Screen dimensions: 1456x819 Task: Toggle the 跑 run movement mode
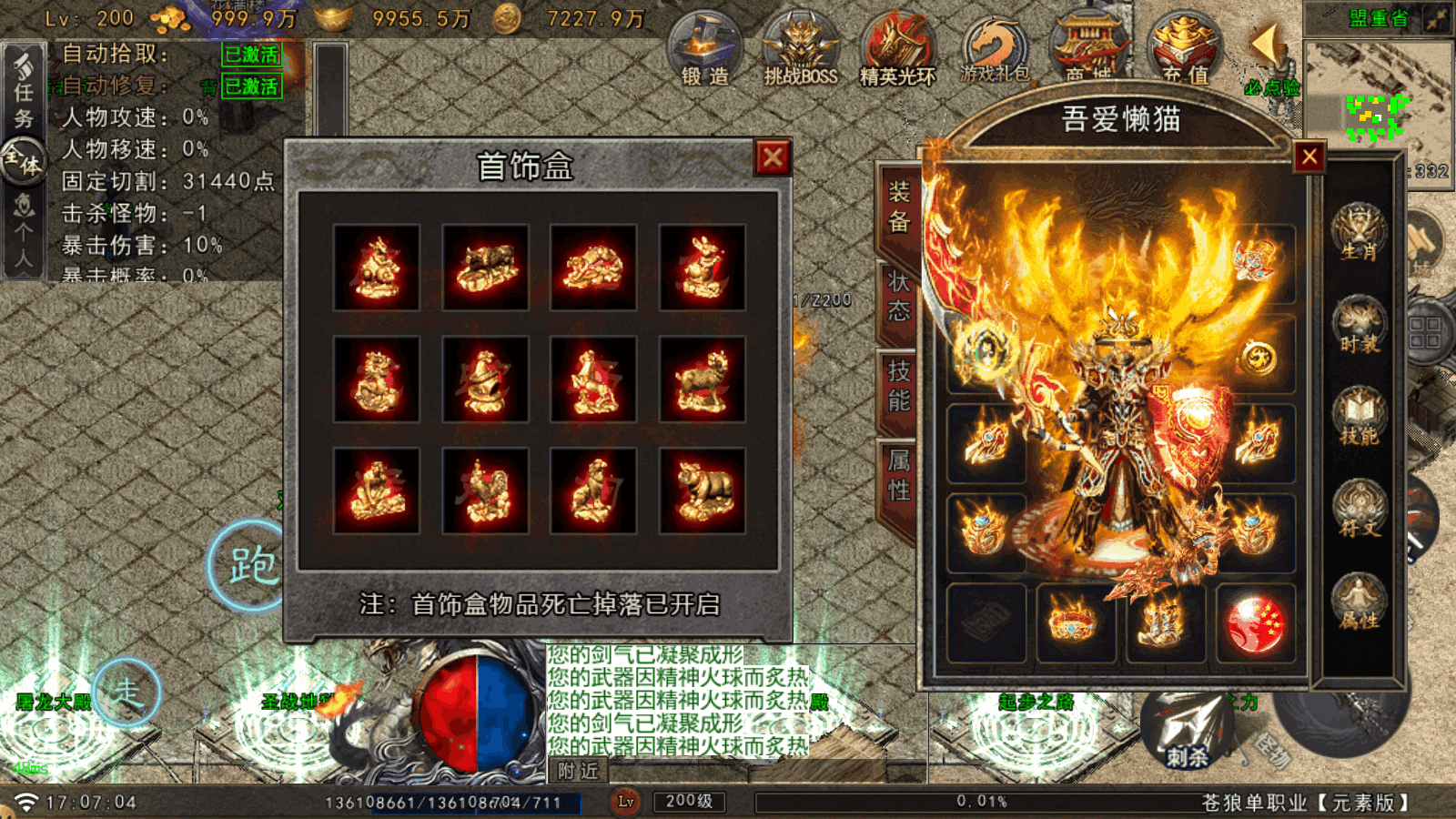click(249, 565)
